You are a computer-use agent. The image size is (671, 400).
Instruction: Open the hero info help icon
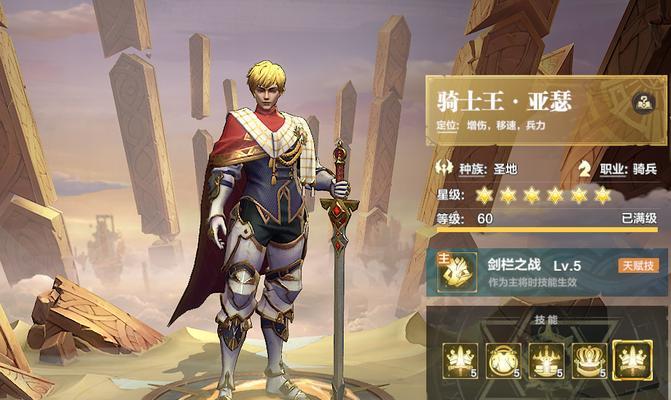[643, 100]
